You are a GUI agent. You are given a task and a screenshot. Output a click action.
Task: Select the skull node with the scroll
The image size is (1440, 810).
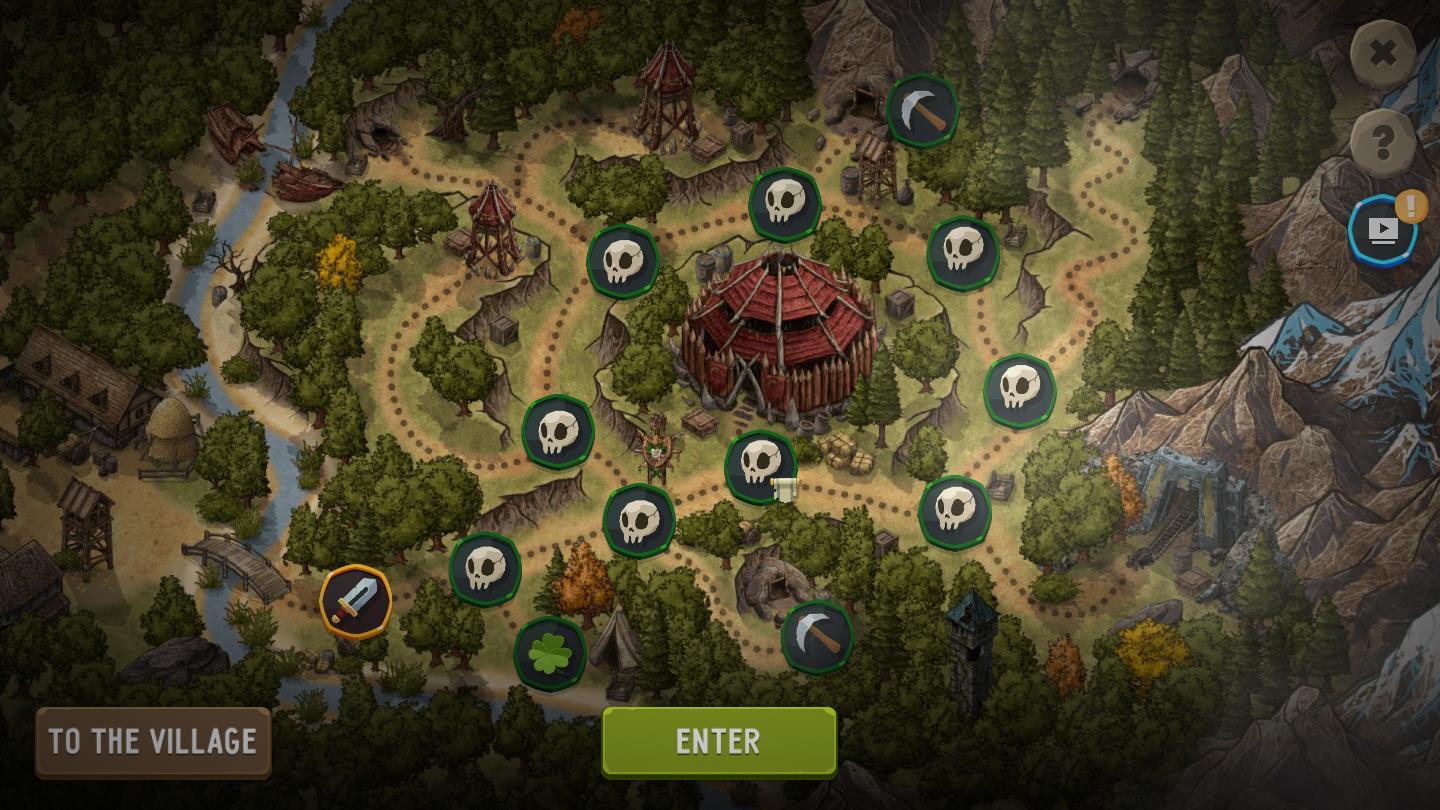(x=761, y=467)
